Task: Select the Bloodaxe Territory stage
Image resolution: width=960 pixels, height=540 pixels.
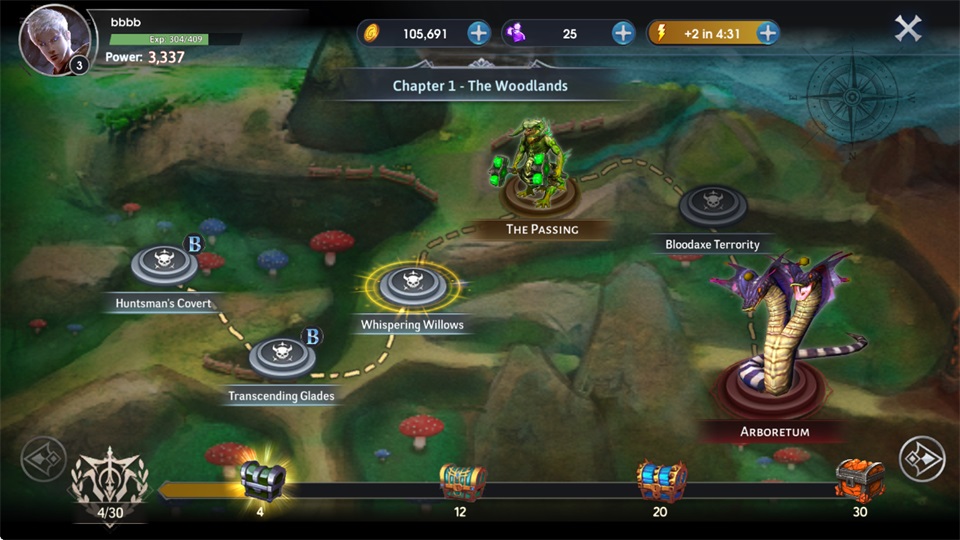Action: 713,205
